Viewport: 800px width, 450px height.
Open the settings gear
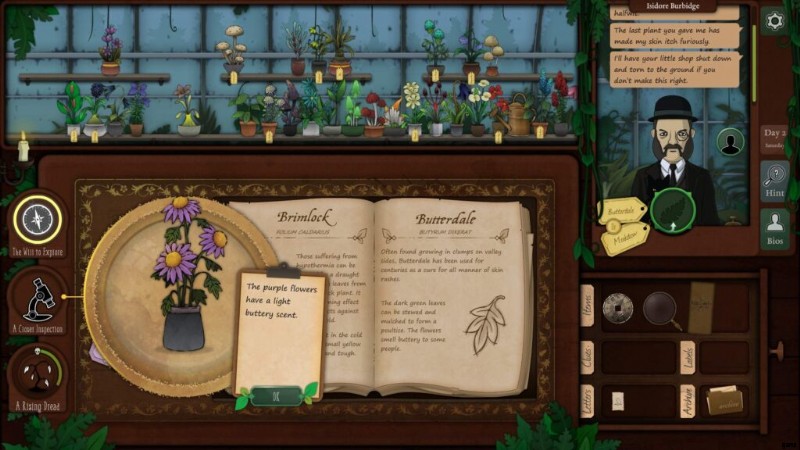(x=773, y=20)
